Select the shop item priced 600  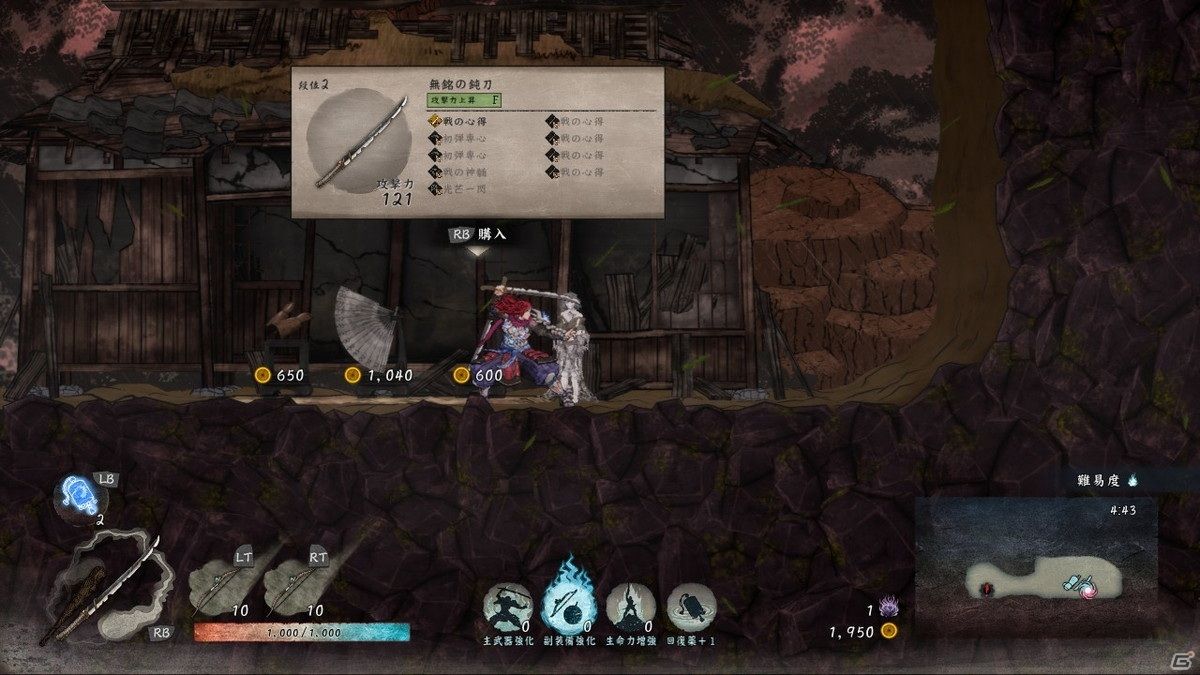(479, 374)
